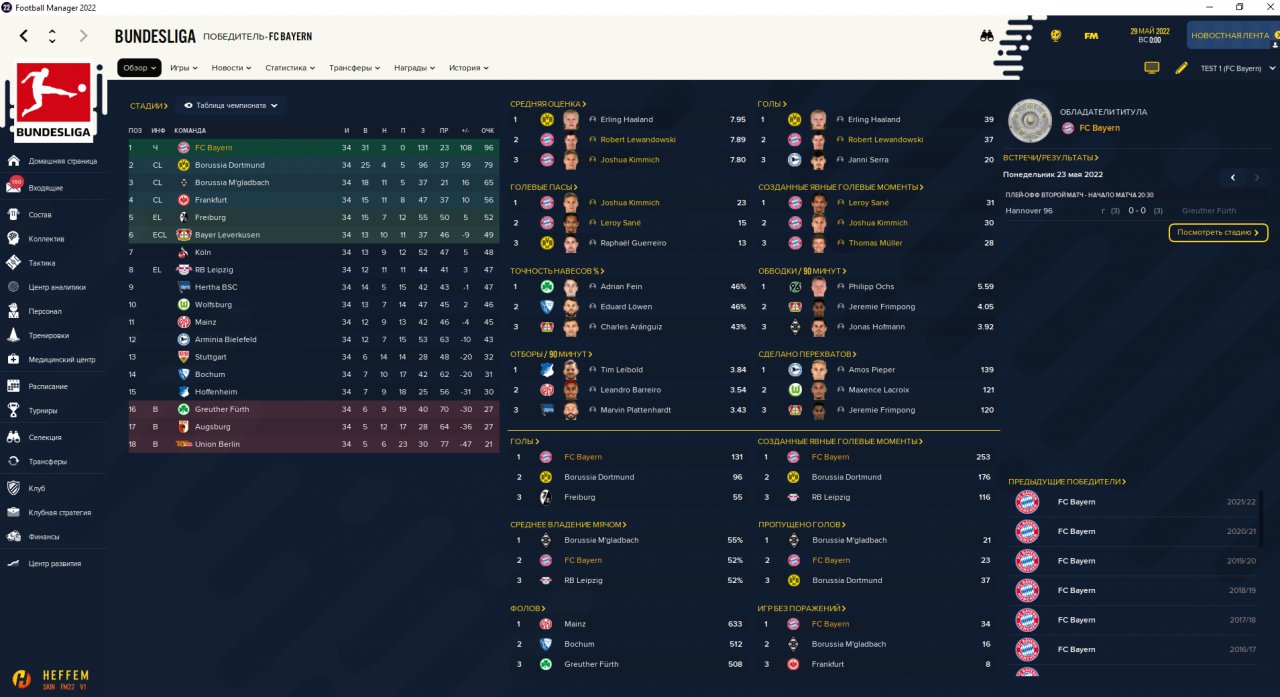Open the Трансферы top menu
The image size is (1280, 697).
354,68
